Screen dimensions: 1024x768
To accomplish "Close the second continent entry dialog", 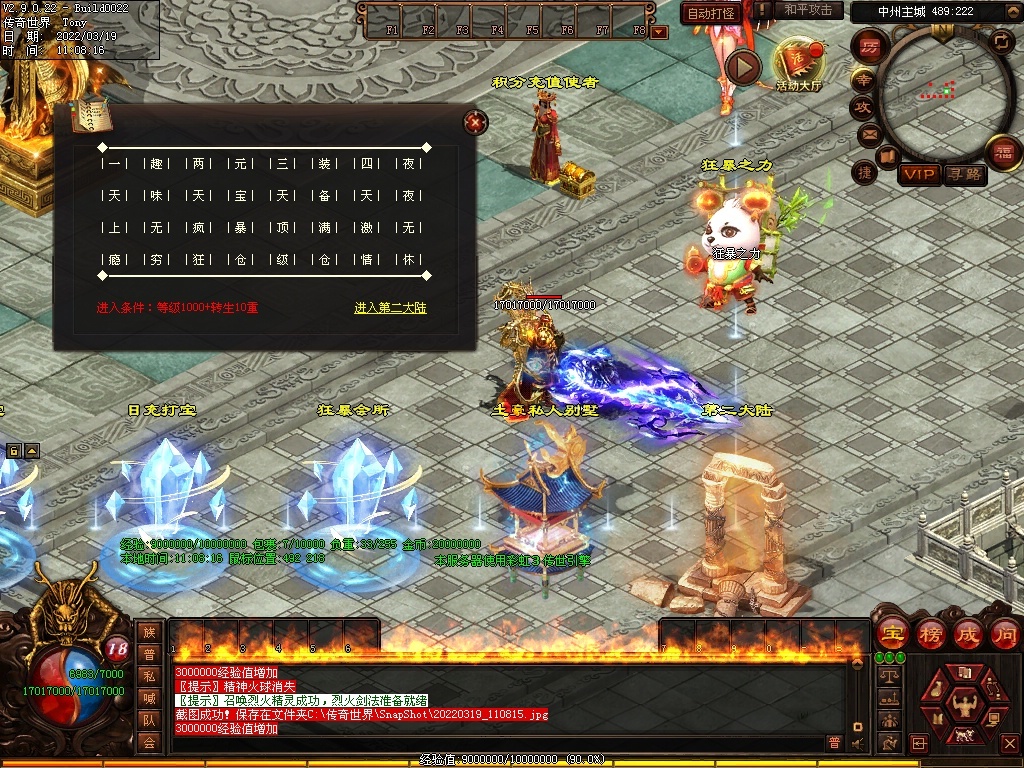I will click(476, 122).
